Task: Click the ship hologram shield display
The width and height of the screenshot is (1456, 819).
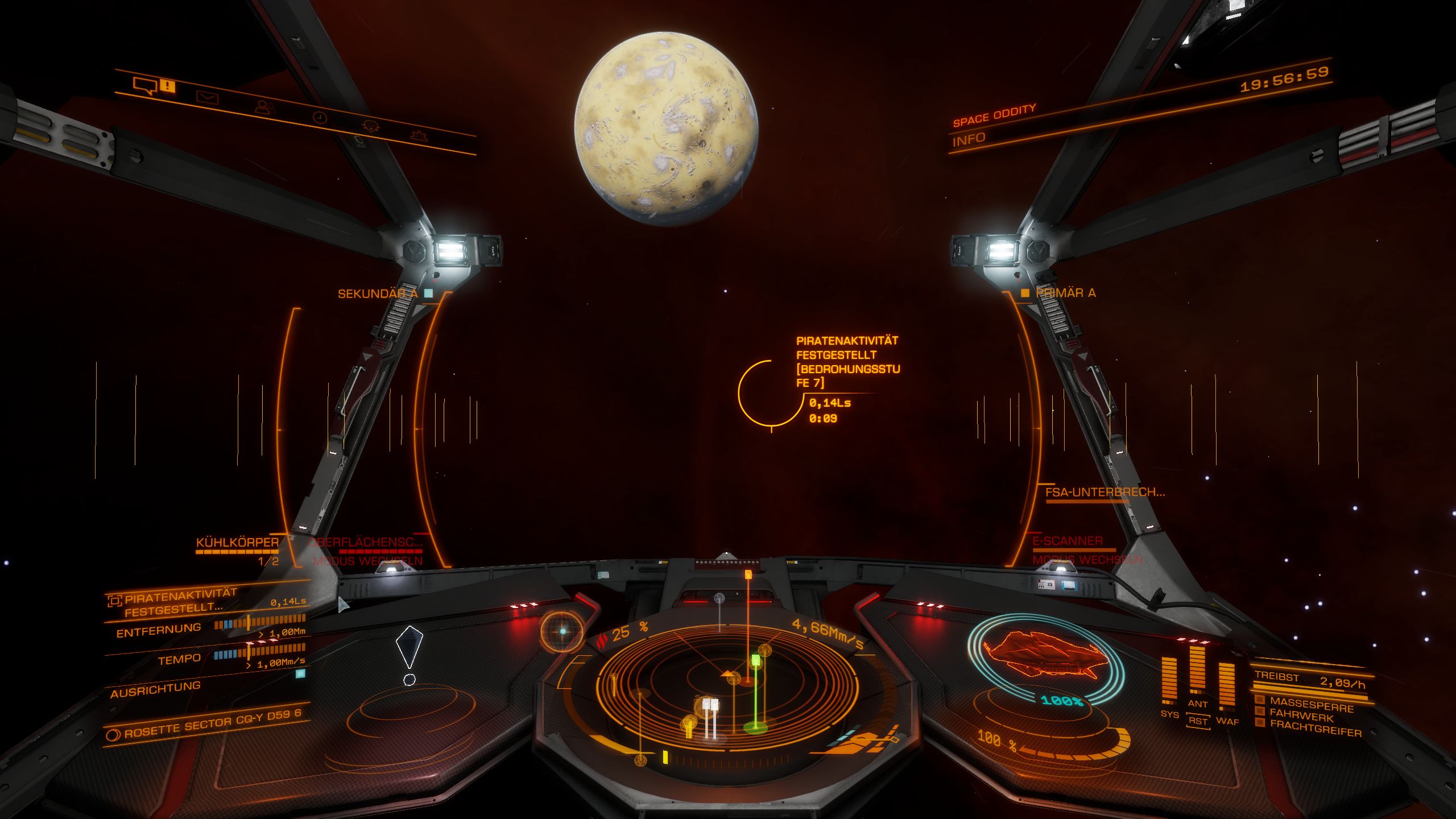Action: pos(1045,660)
